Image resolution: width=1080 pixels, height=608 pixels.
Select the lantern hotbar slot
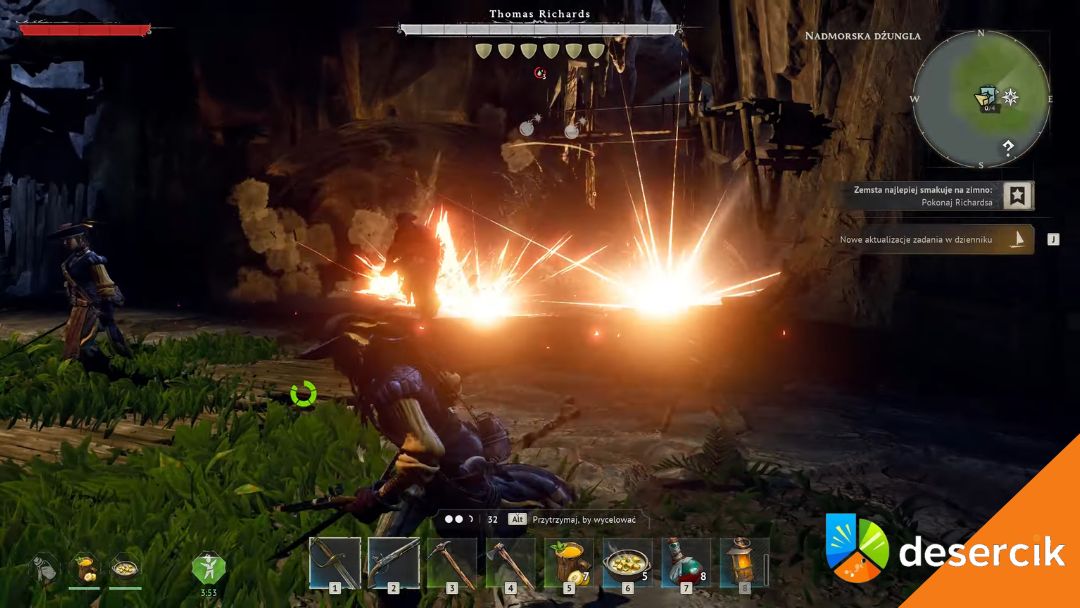[744, 562]
